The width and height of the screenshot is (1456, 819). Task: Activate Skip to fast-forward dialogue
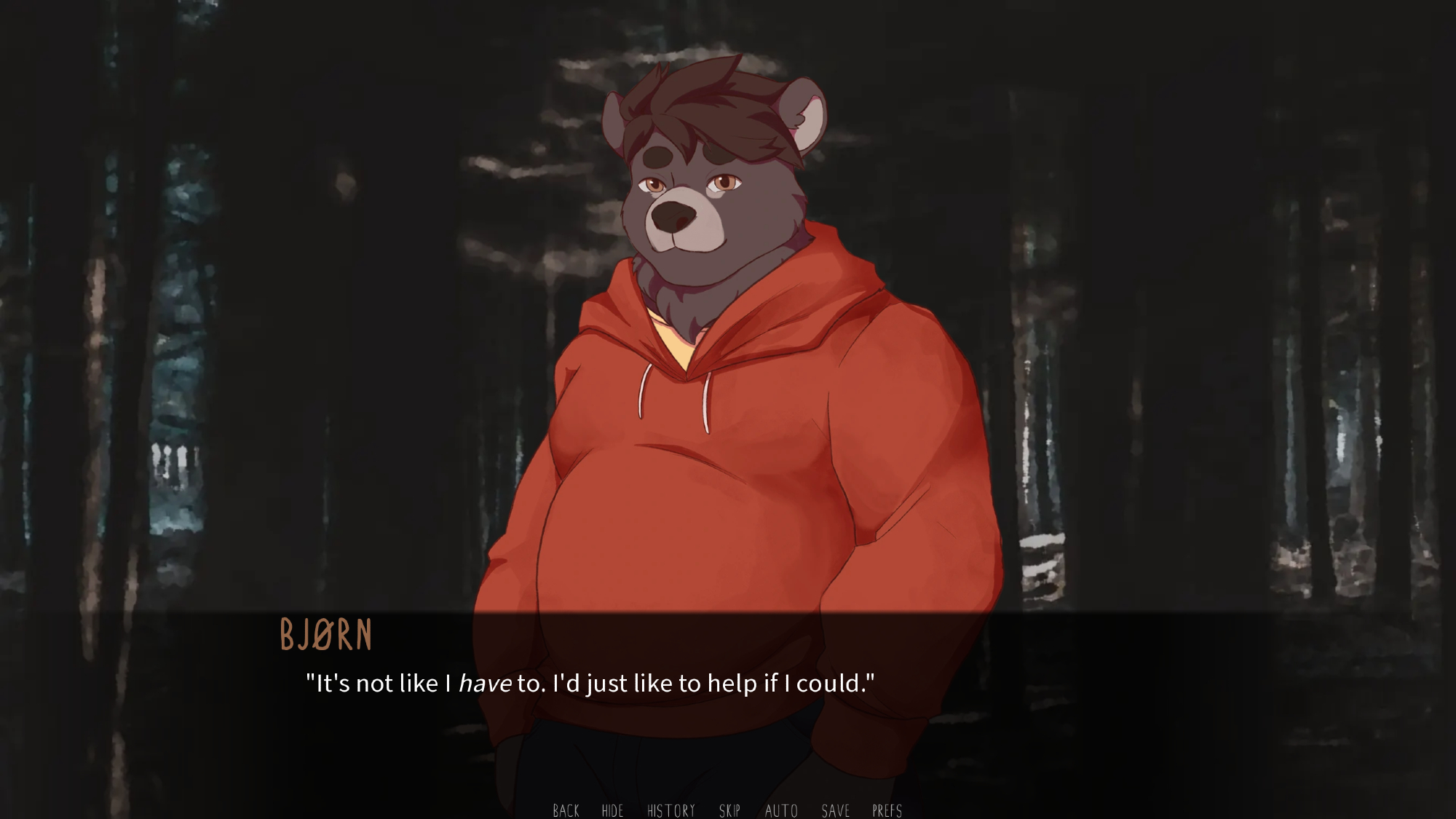[x=729, y=810]
